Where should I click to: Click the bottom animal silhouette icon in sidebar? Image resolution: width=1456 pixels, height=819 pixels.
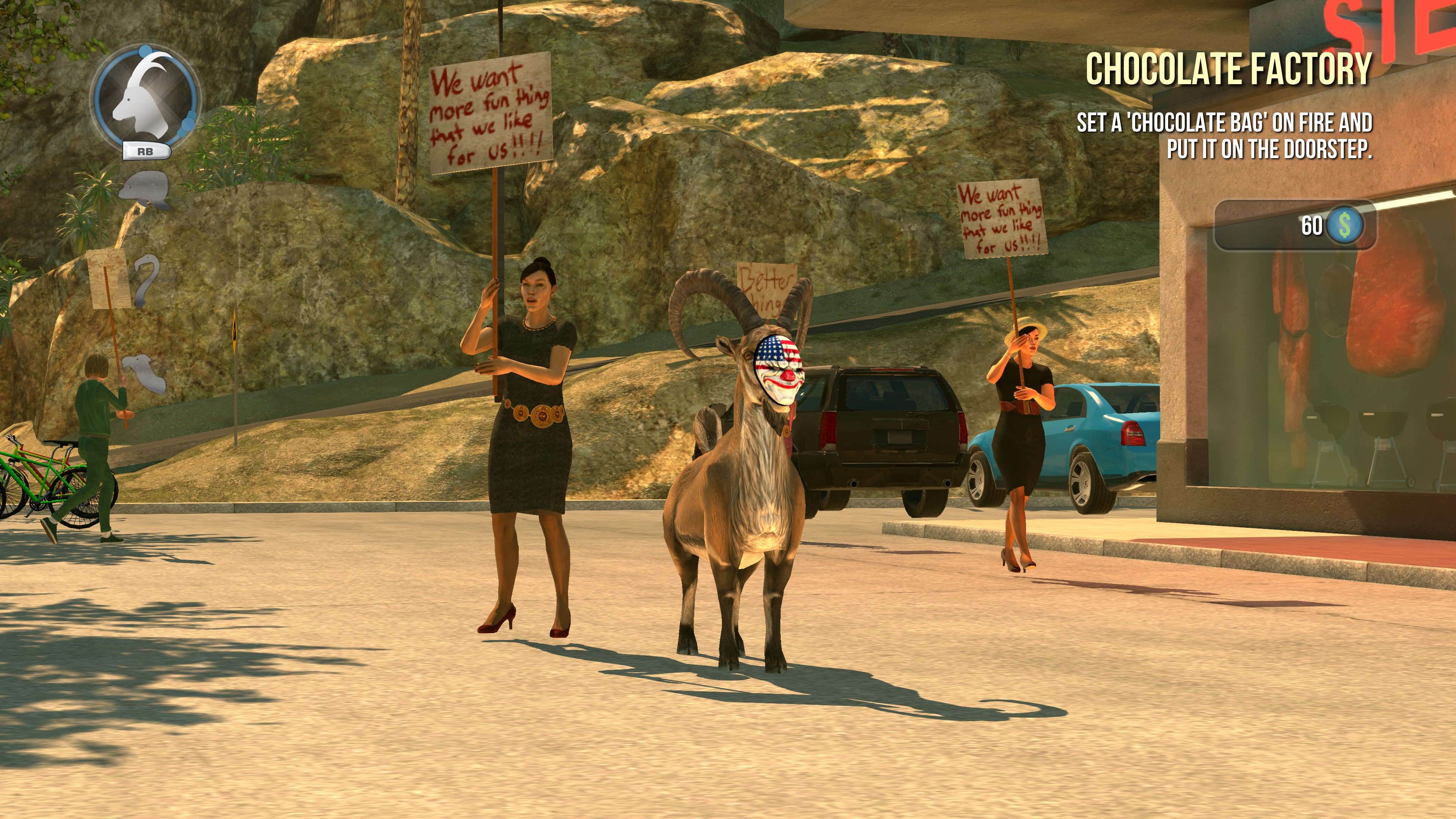144,373
